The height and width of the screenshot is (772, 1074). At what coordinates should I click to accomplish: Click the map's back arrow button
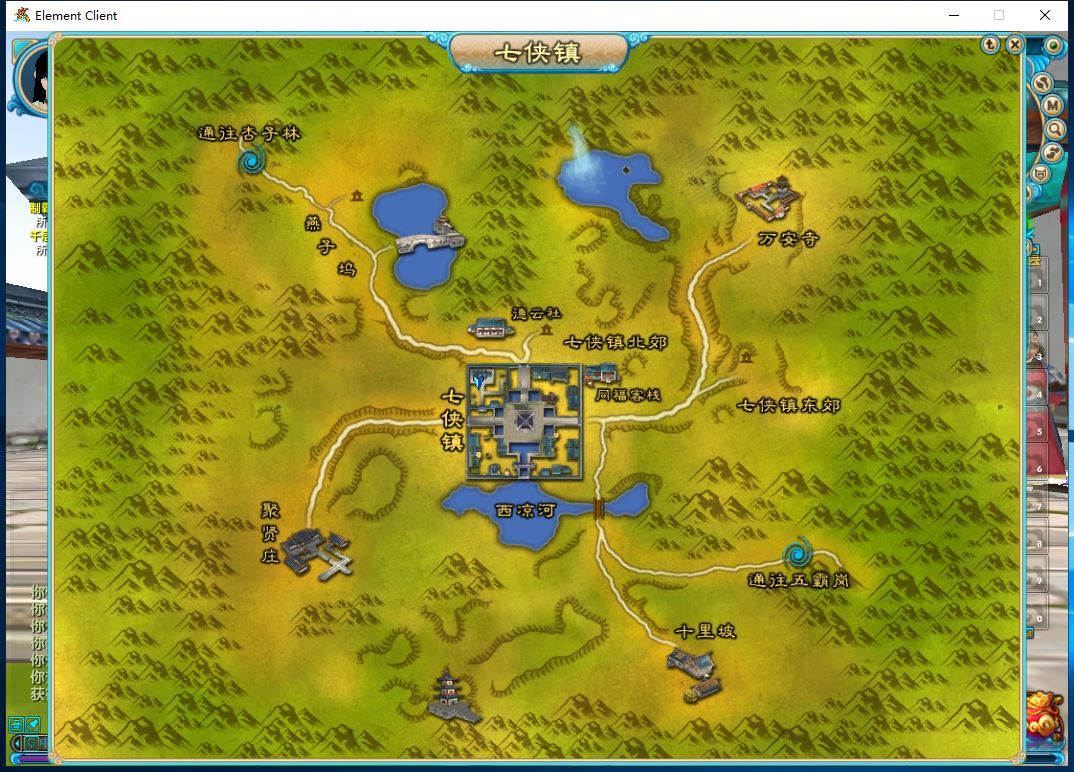[x=990, y=44]
